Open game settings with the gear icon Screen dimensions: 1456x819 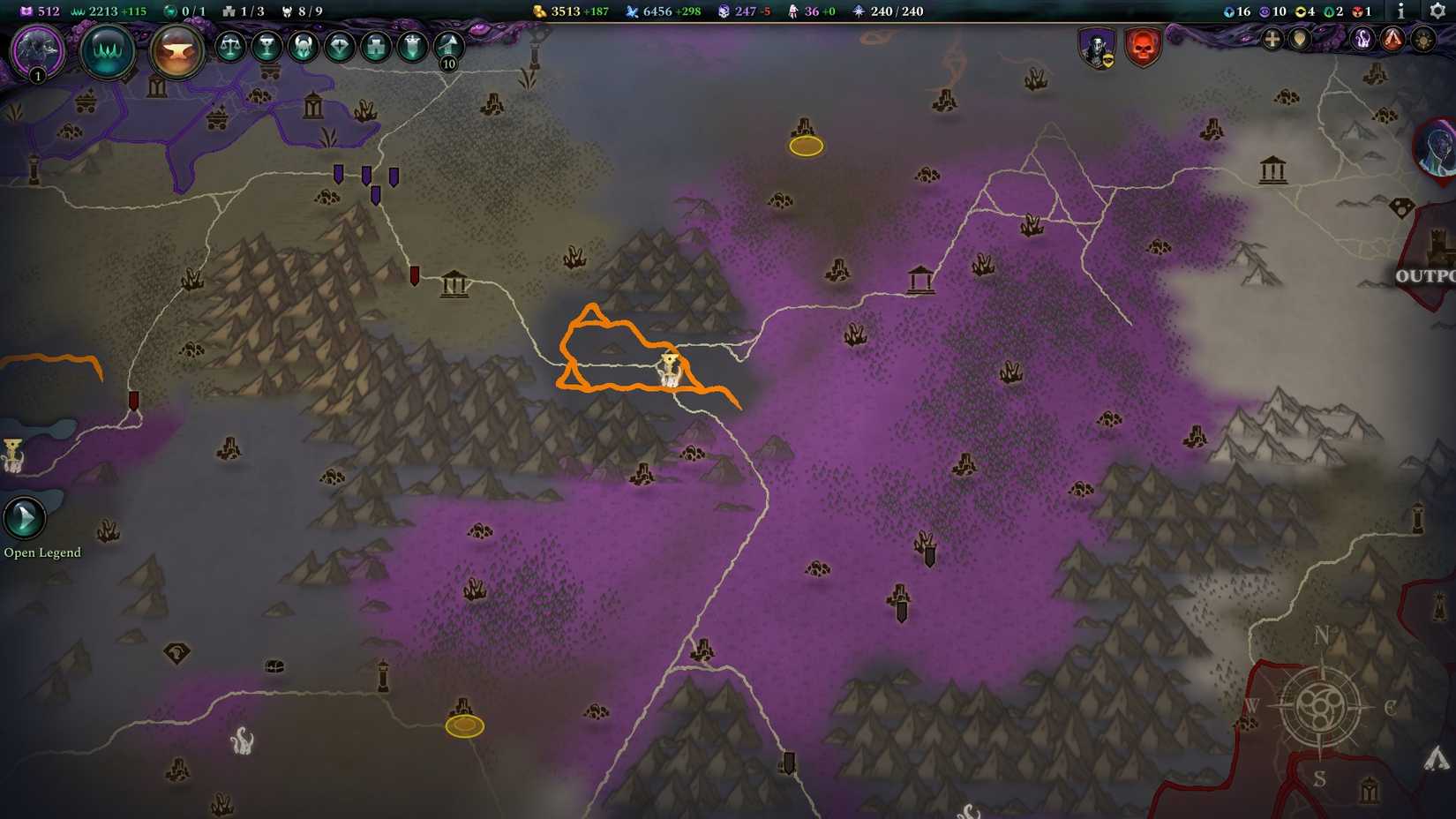(x=1437, y=12)
